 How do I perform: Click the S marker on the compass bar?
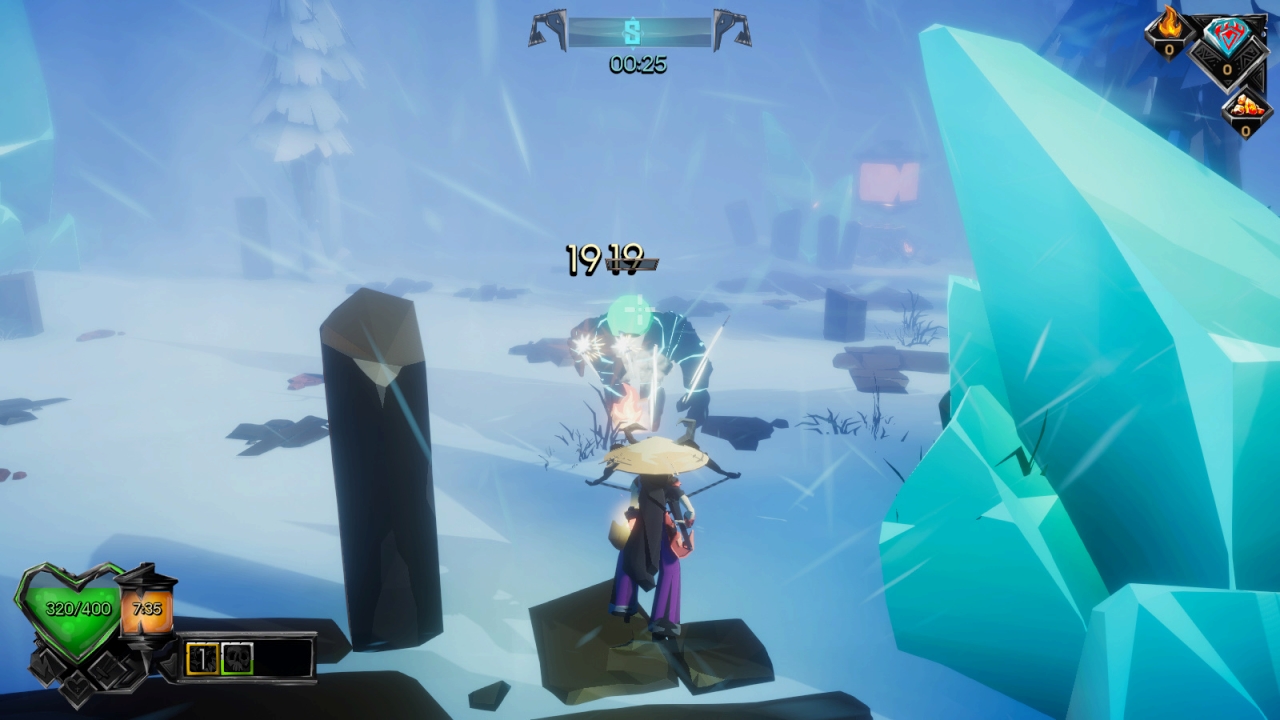point(632,32)
